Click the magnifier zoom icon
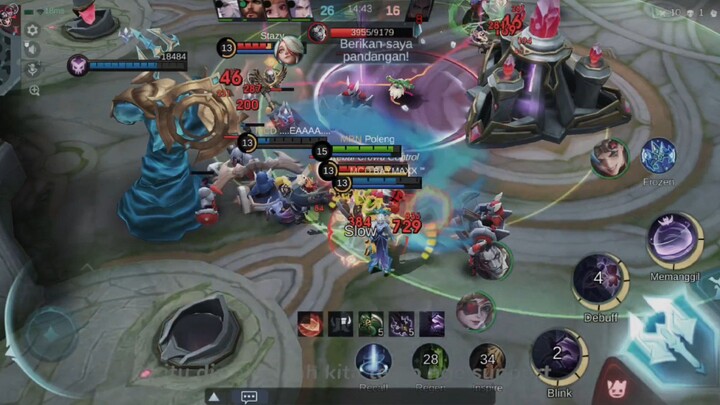The width and height of the screenshot is (720, 405). (x=34, y=90)
